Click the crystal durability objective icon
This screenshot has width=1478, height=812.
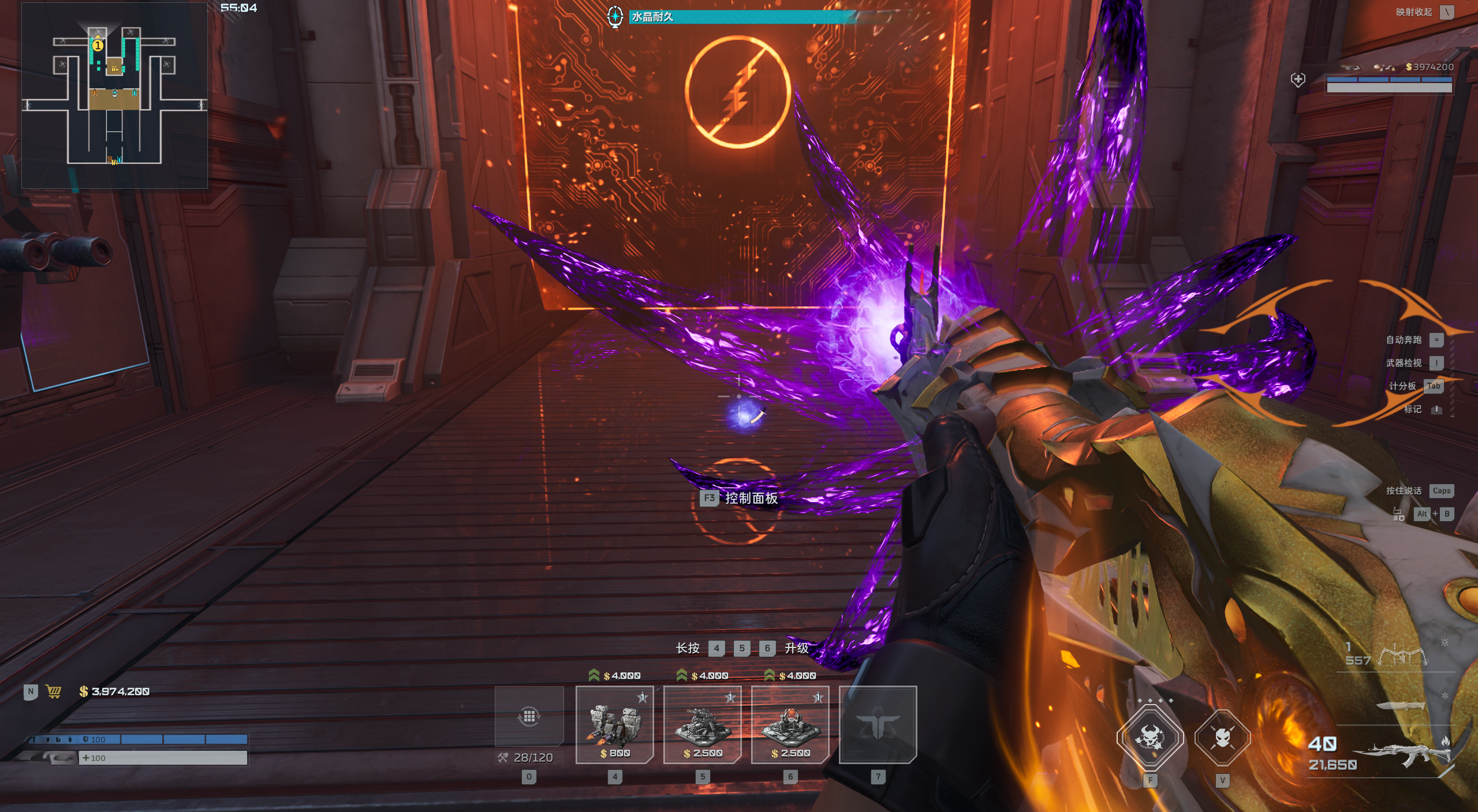point(615,16)
